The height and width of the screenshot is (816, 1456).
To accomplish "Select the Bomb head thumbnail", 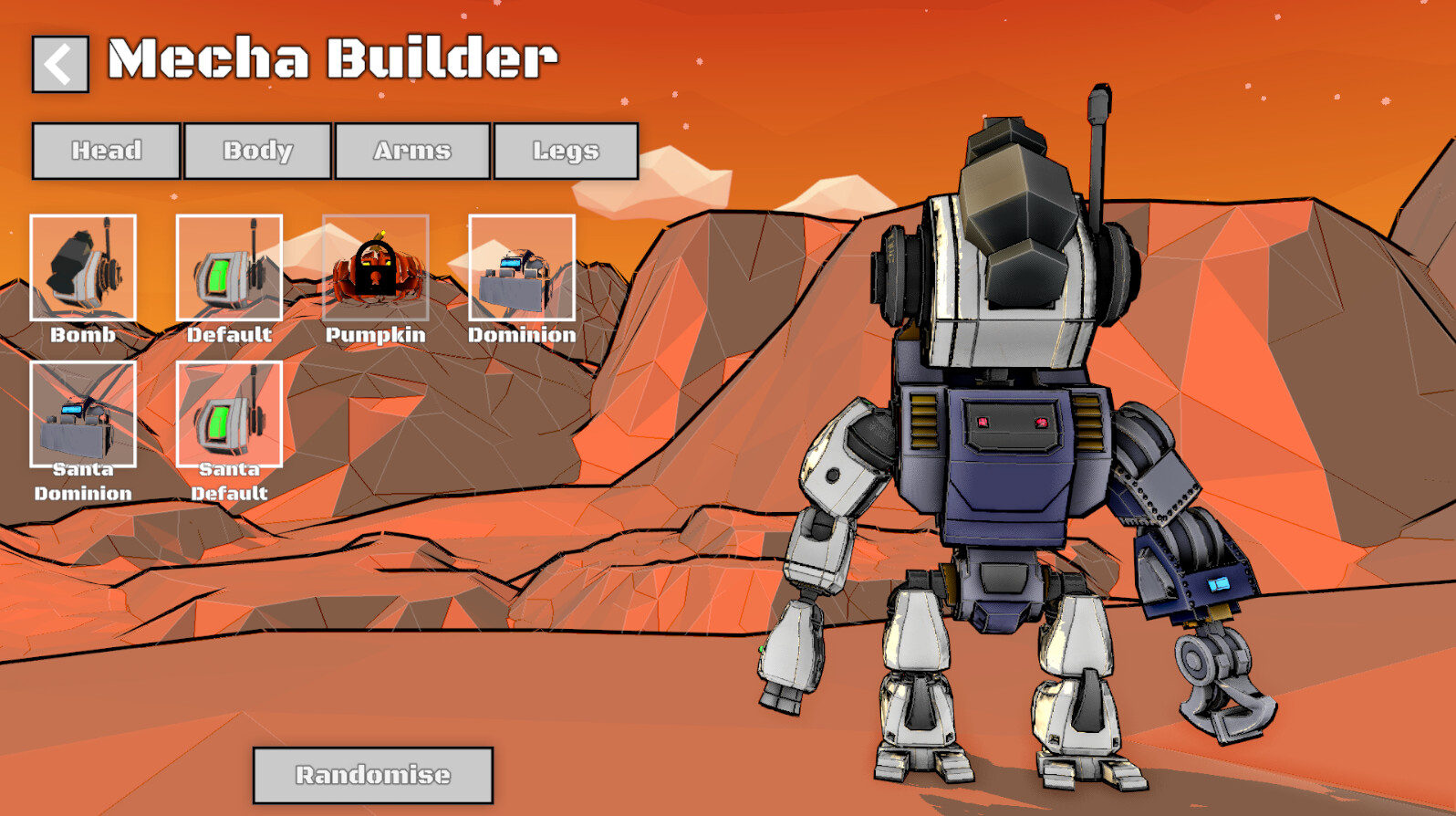I will point(83,267).
